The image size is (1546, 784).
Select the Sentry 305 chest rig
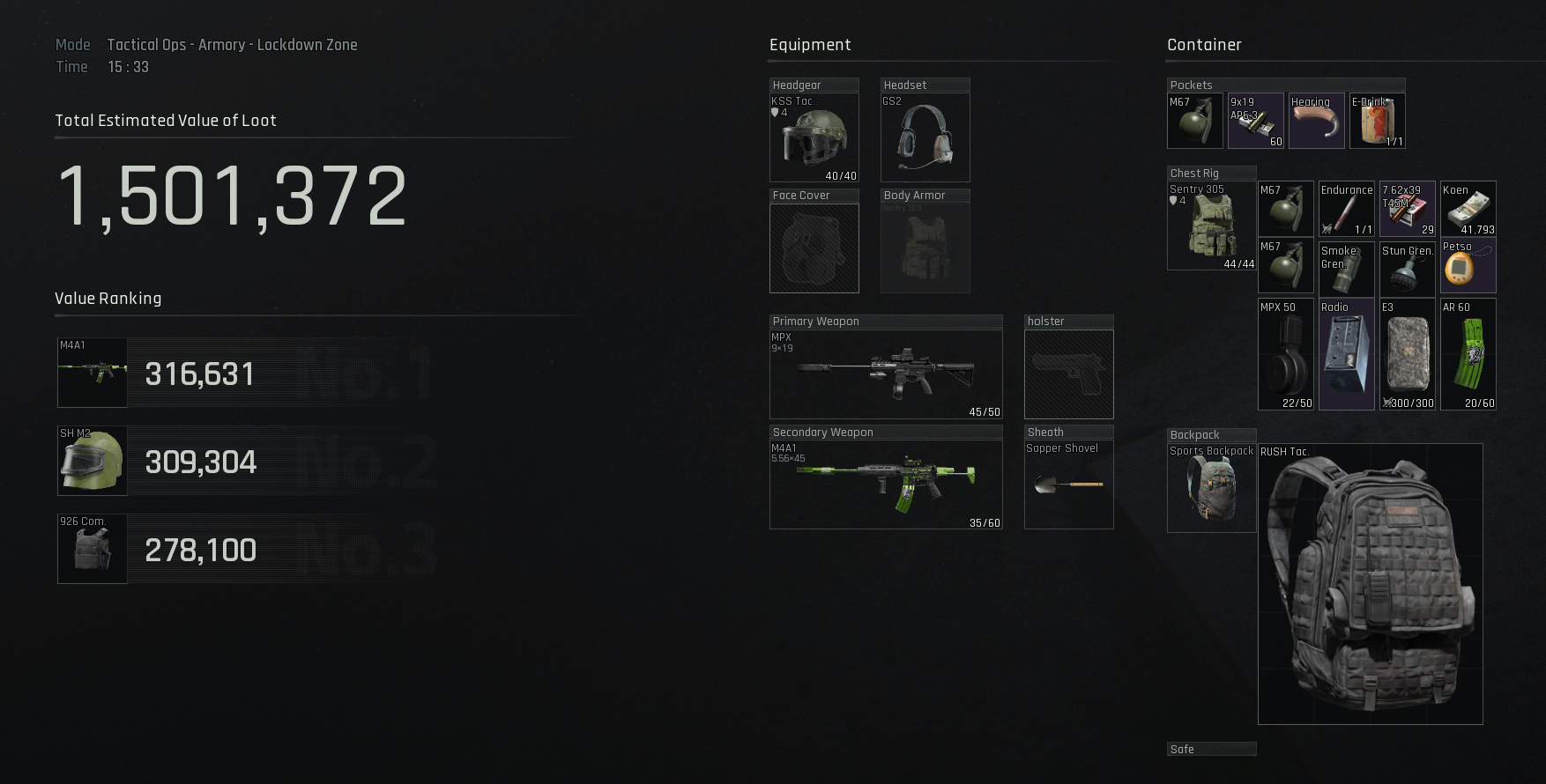pyautogui.click(x=1211, y=226)
